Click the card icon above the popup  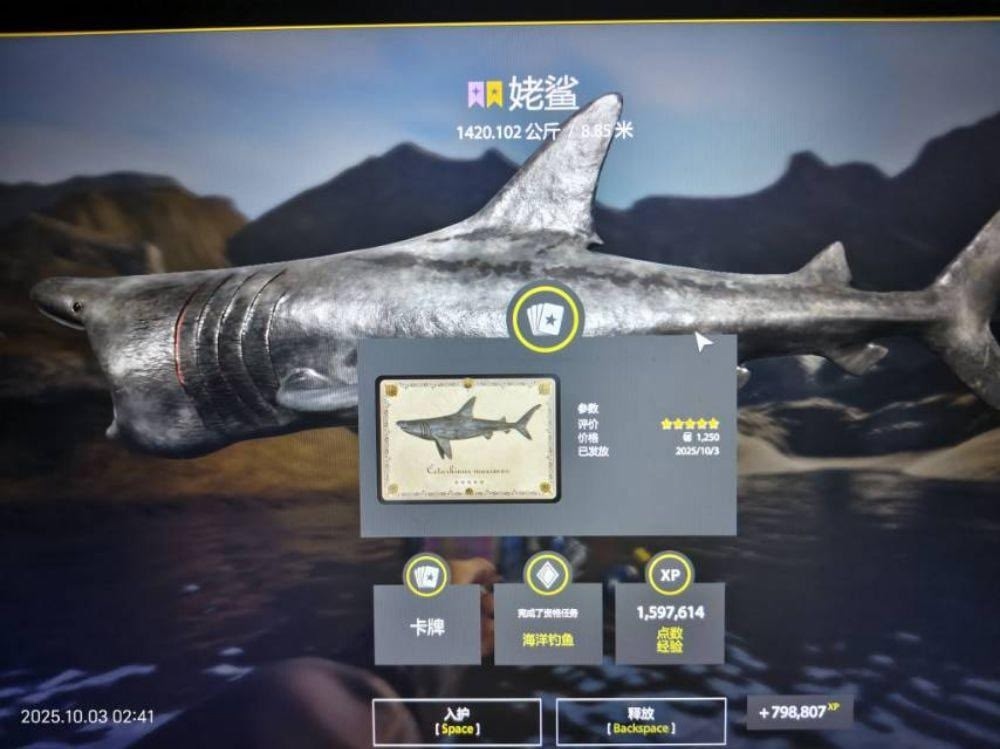tap(545, 318)
